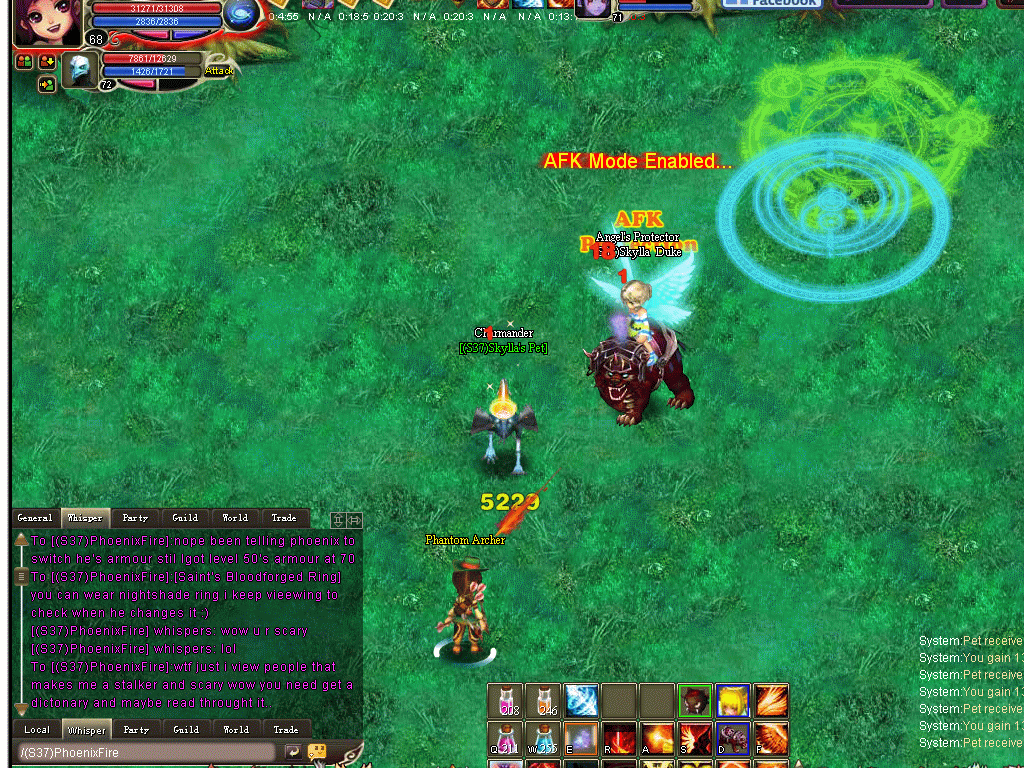Select the player character portrait
This screenshot has height=768, width=1024.
point(48,22)
